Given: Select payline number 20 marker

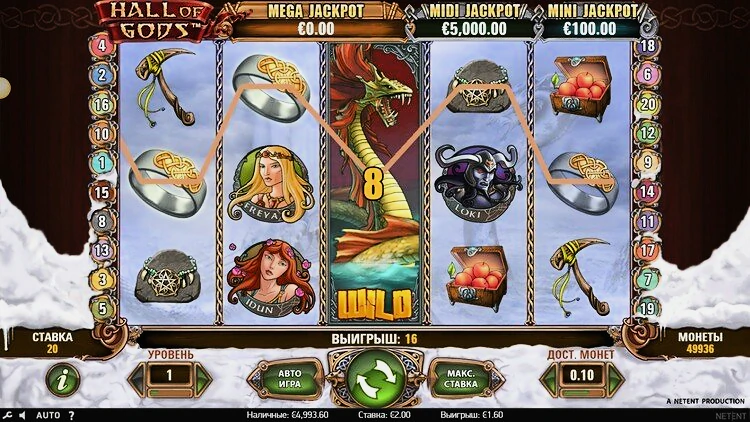Looking at the screenshot, I should (x=648, y=104).
